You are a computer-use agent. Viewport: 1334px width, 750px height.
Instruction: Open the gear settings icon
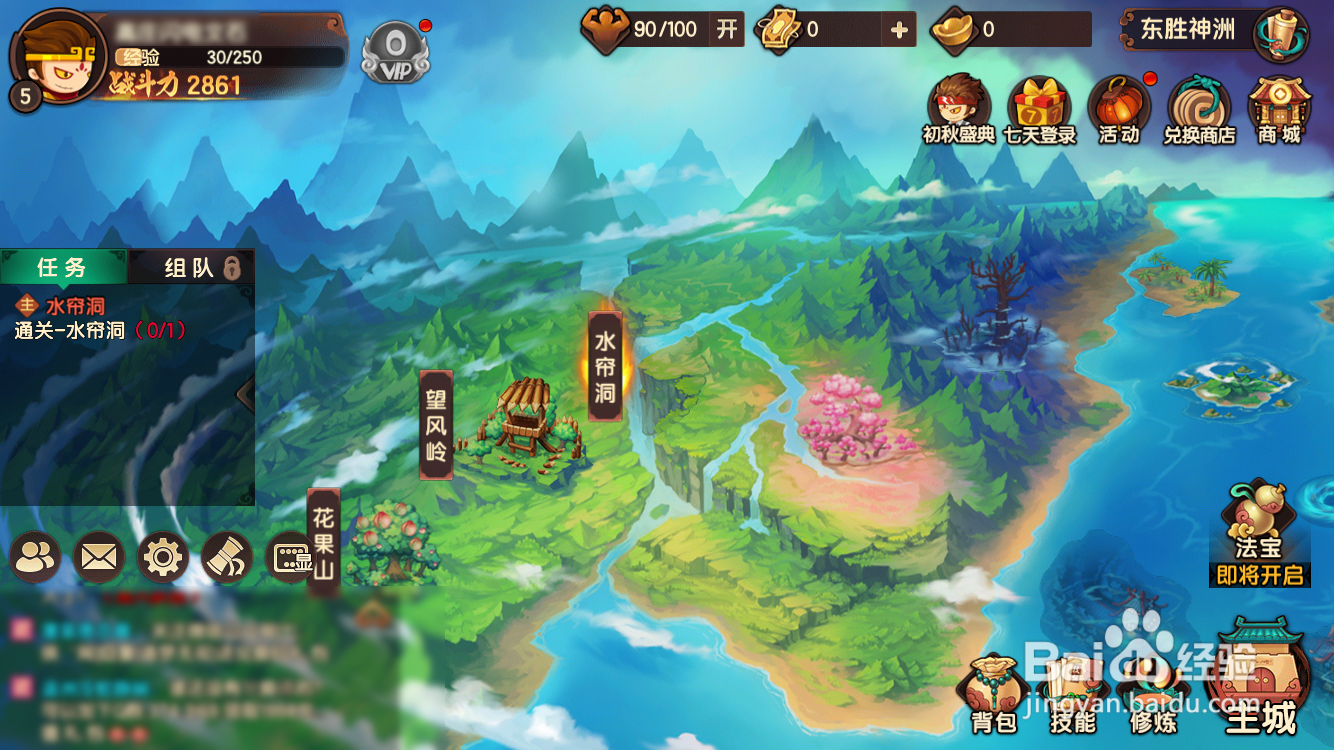click(162, 557)
